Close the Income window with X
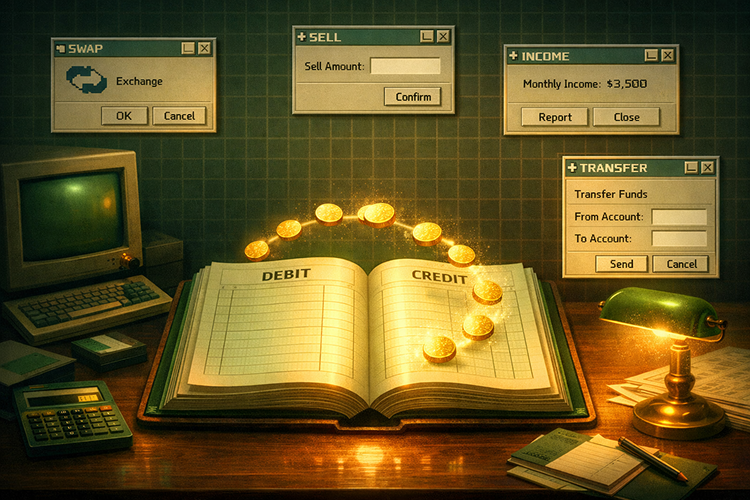This screenshot has height=500, width=750. click(x=668, y=56)
